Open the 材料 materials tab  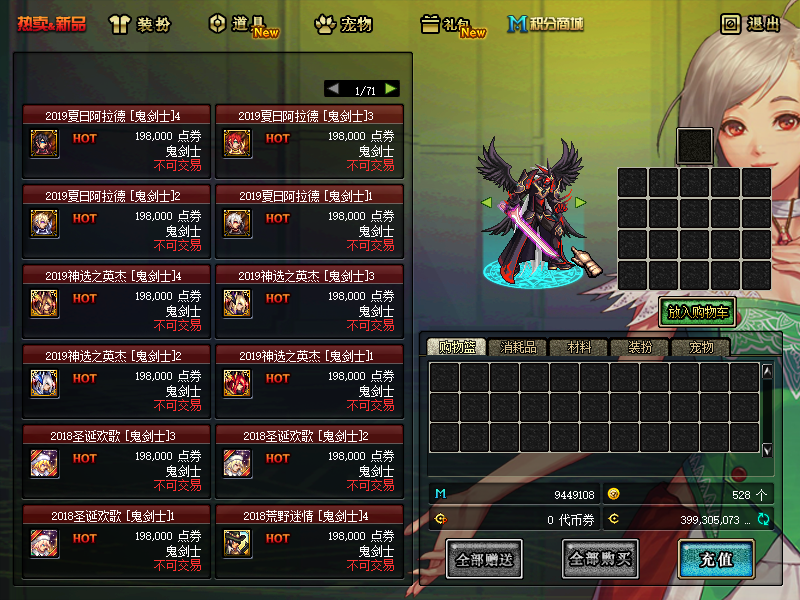click(580, 347)
